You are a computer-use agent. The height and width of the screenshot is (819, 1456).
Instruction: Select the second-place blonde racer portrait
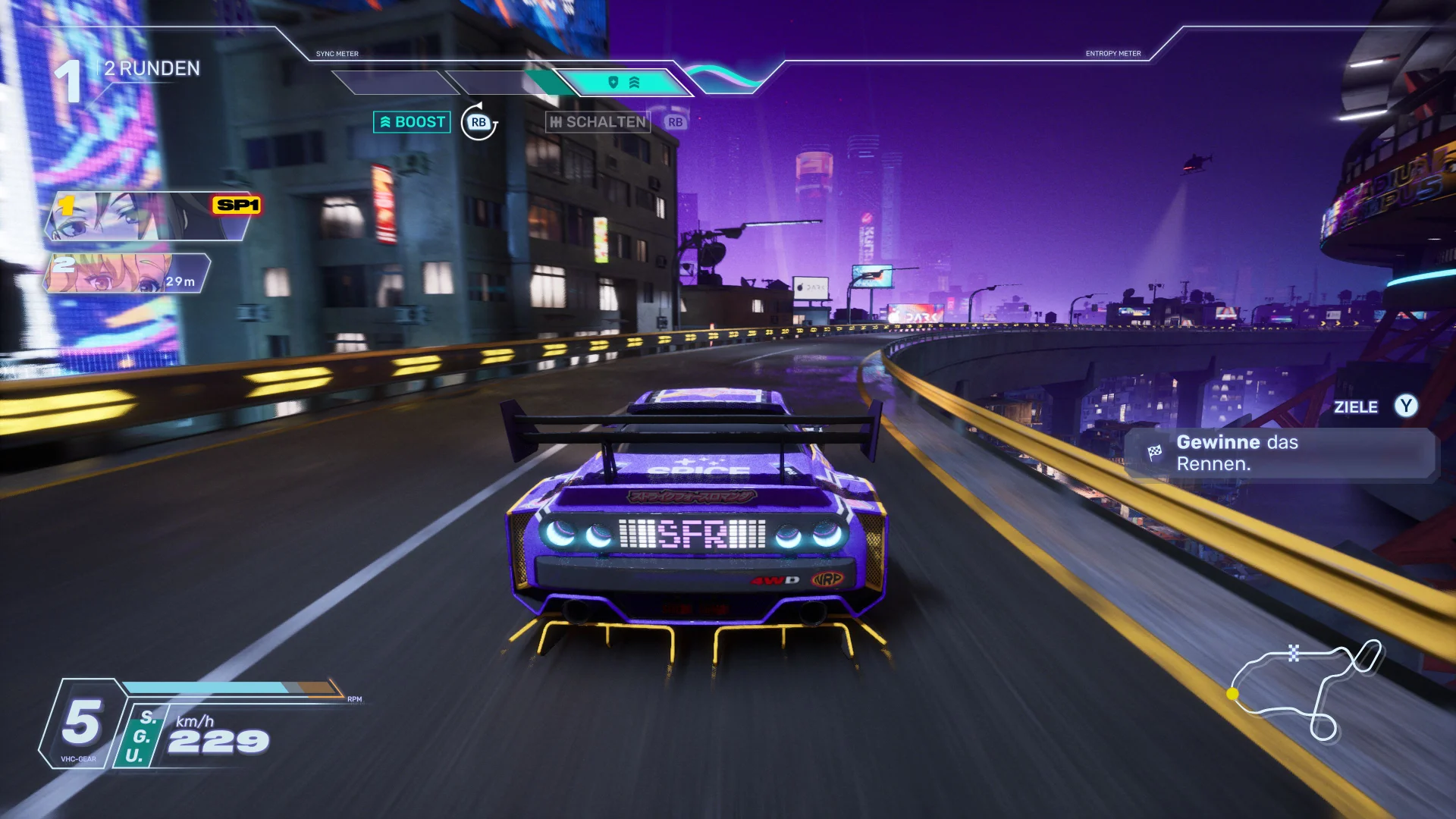[x=125, y=273]
